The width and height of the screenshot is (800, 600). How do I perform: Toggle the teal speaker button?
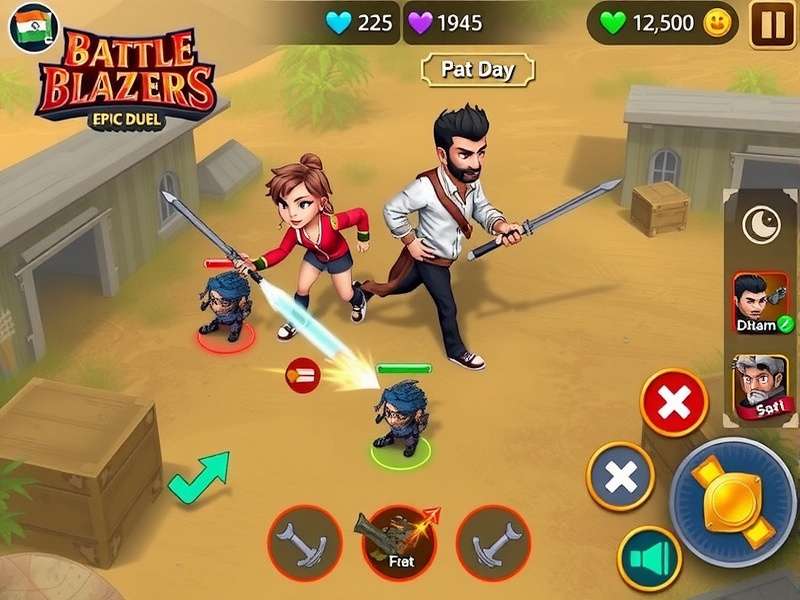649,558
